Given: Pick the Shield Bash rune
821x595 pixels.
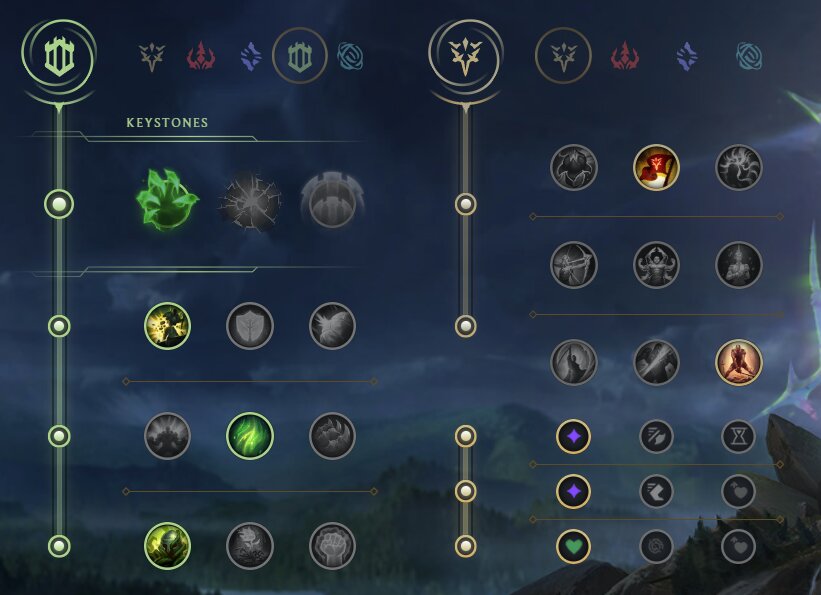Looking at the screenshot, I should pyautogui.click(x=333, y=326).
